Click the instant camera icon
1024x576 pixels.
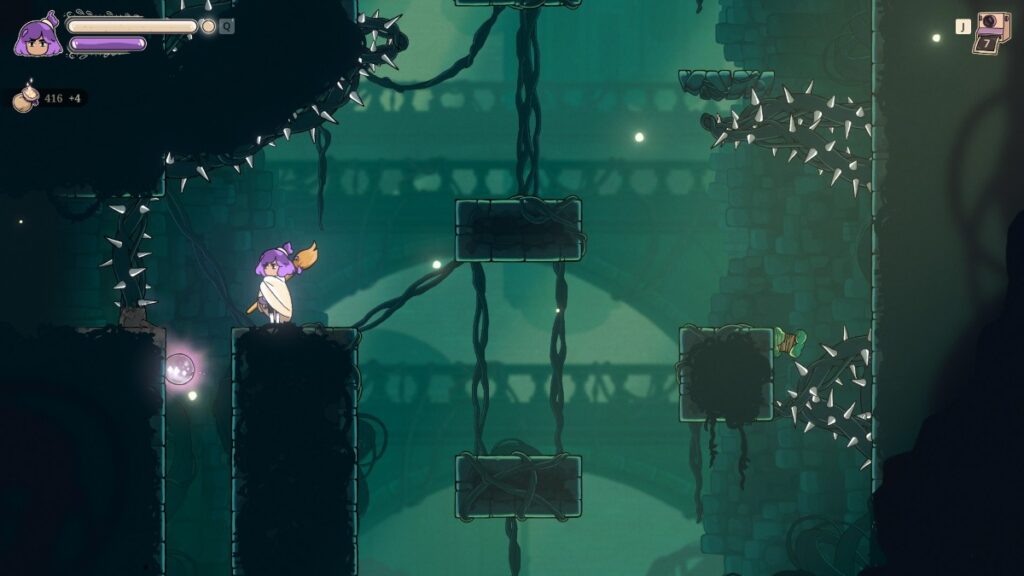coord(992,31)
